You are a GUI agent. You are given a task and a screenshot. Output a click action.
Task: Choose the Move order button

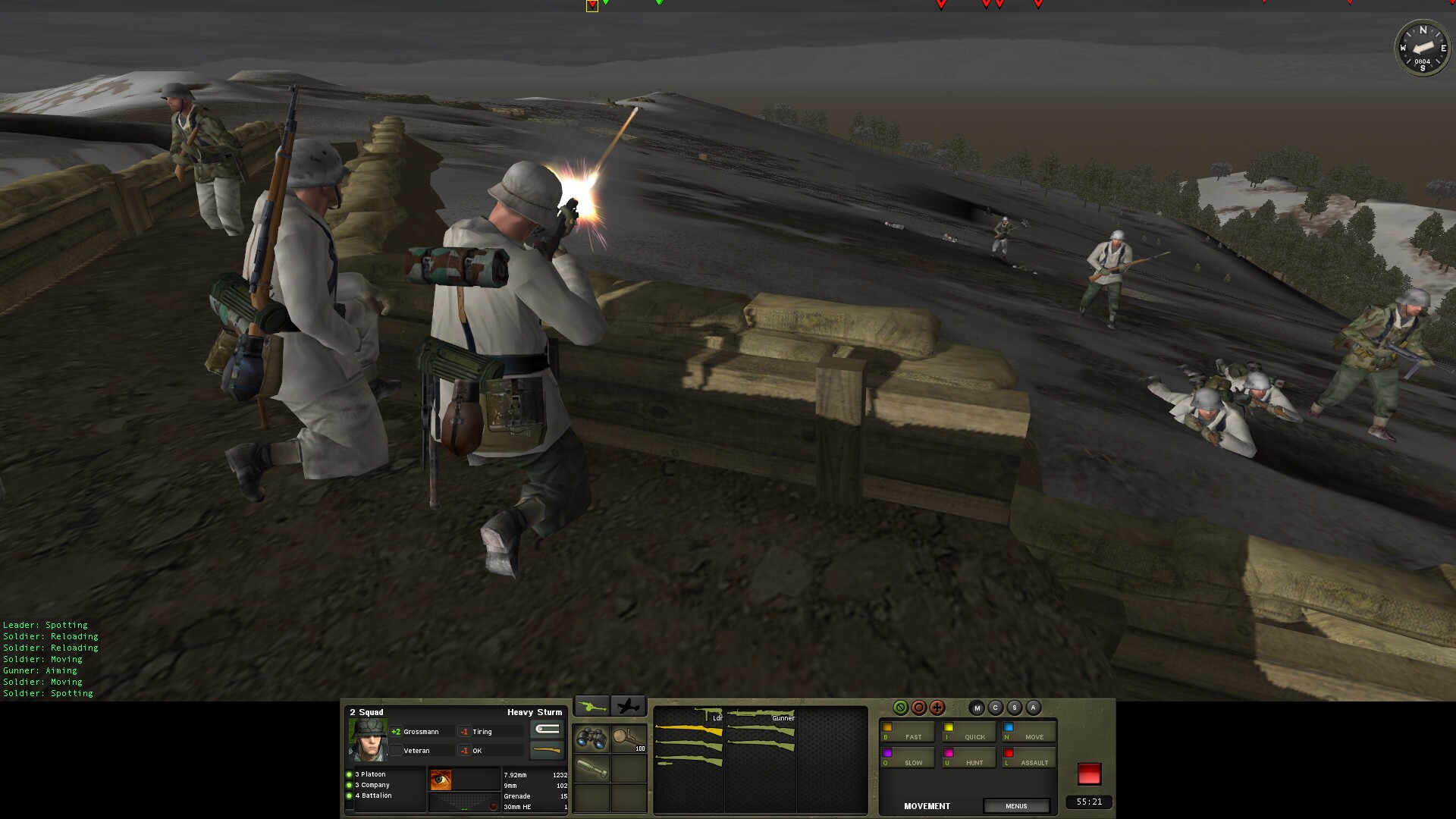(1028, 733)
